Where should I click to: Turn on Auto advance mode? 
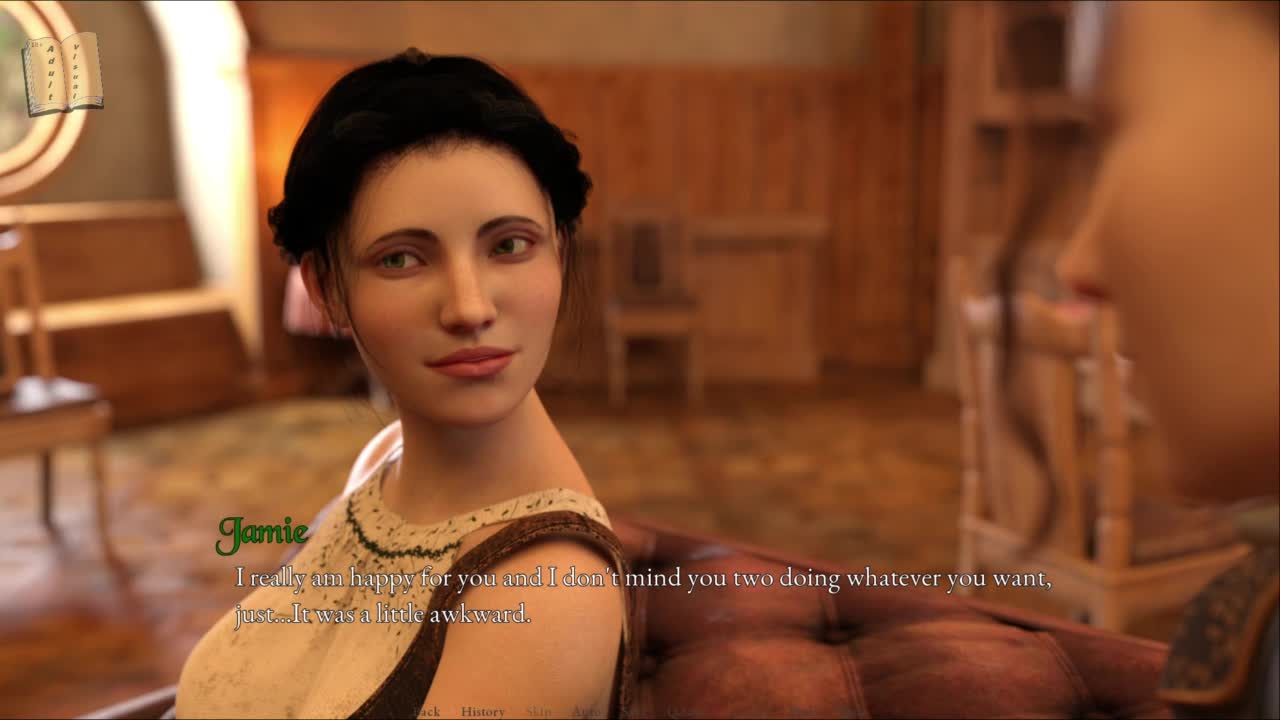pos(586,711)
